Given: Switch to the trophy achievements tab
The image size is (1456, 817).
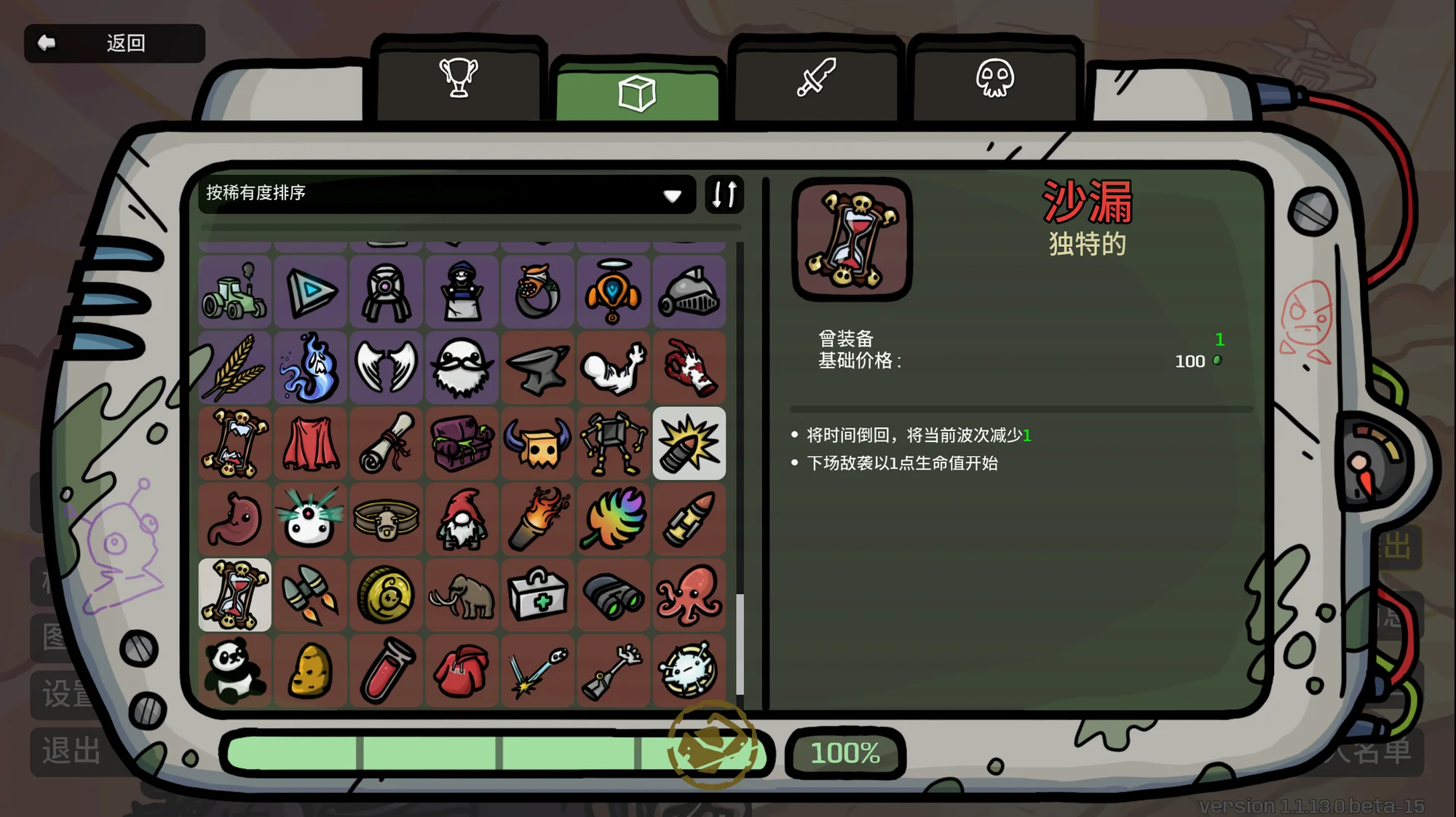Looking at the screenshot, I should click(459, 78).
